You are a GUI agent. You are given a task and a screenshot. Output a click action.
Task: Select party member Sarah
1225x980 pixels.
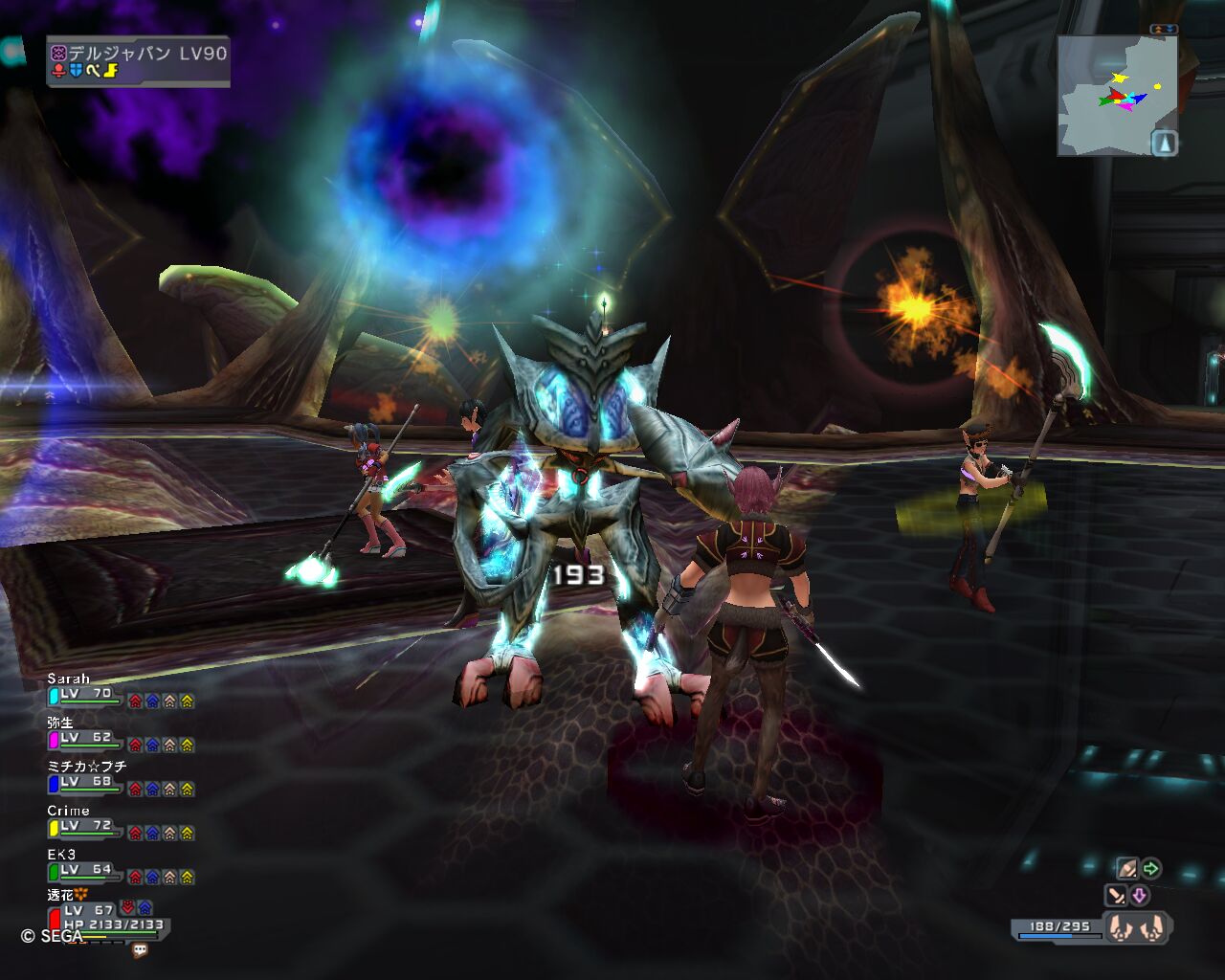[x=84, y=691]
